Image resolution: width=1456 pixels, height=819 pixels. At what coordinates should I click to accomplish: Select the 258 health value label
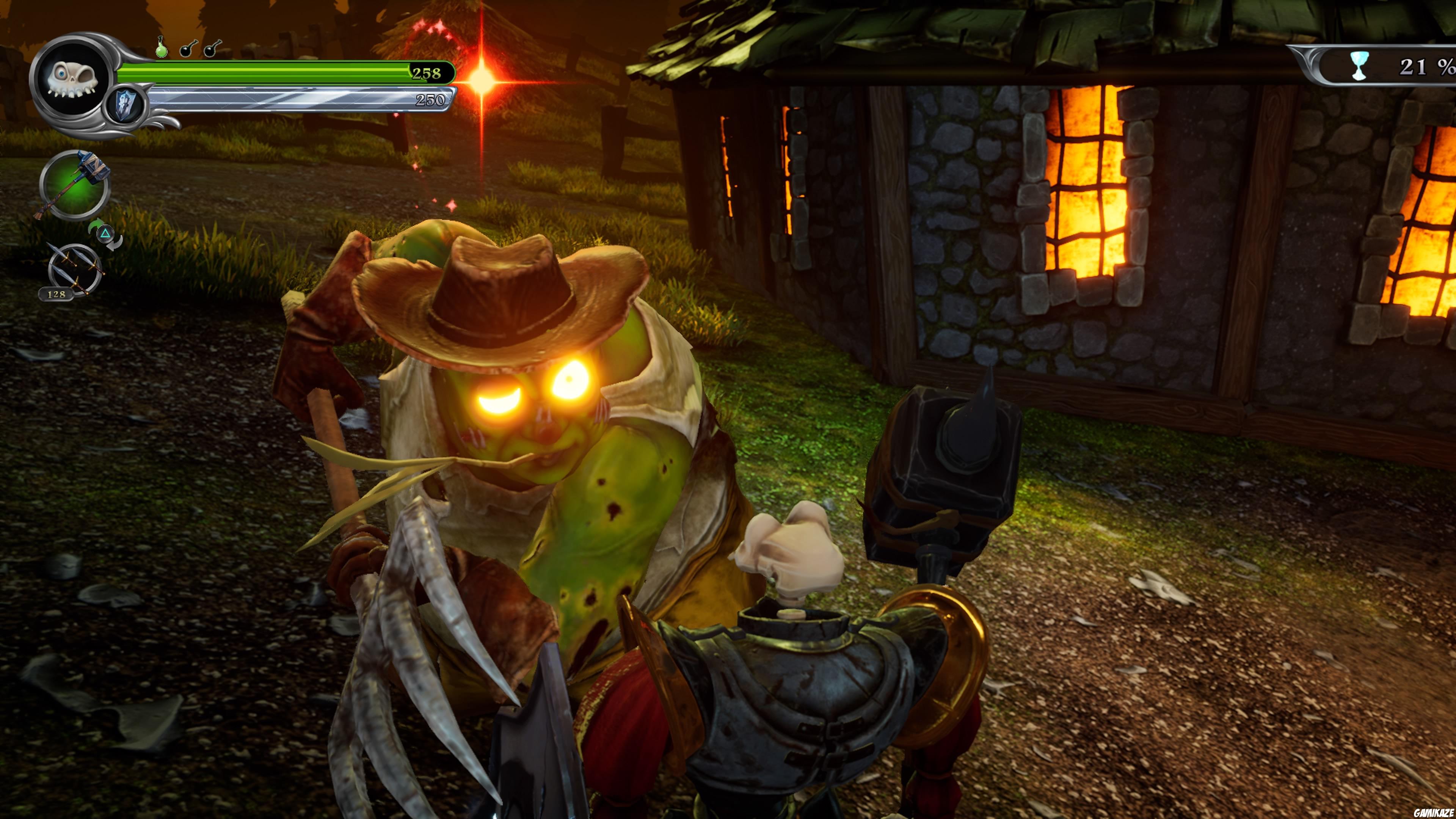tap(428, 74)
